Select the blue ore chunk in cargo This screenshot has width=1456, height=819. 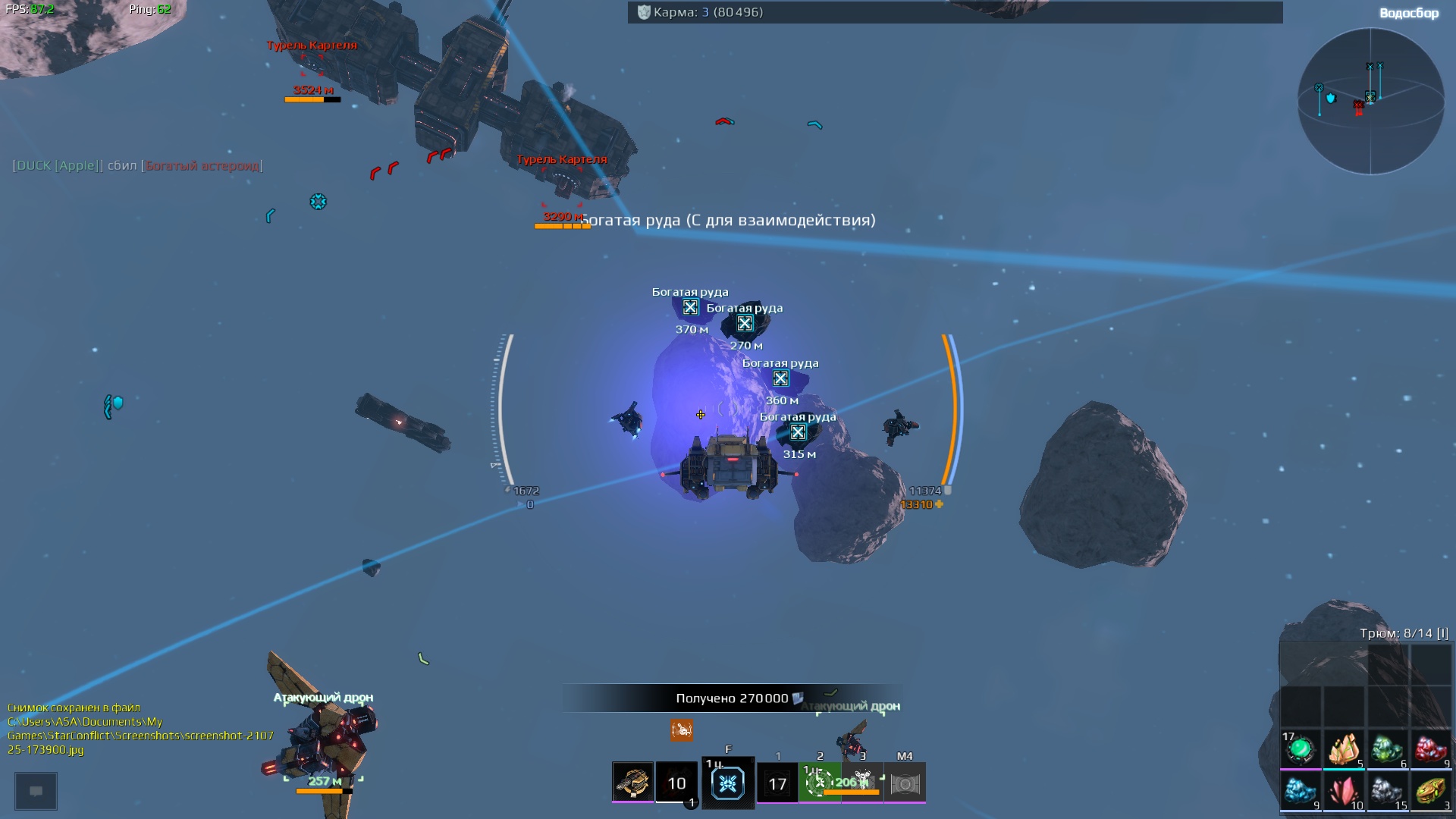click(x=1301, y=792)
